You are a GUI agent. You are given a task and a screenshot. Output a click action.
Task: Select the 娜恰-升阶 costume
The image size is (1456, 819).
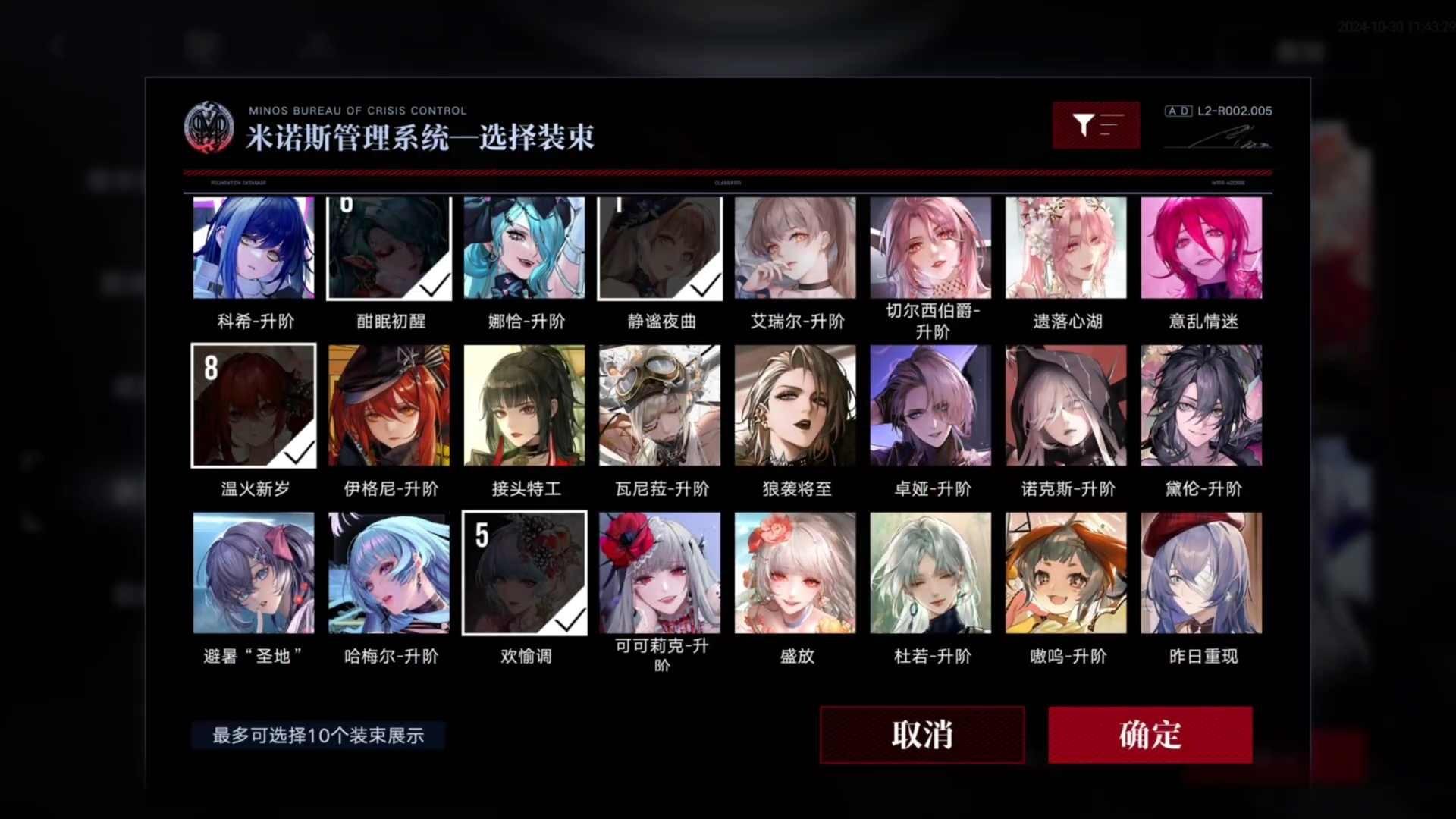(x=524, y=247)
